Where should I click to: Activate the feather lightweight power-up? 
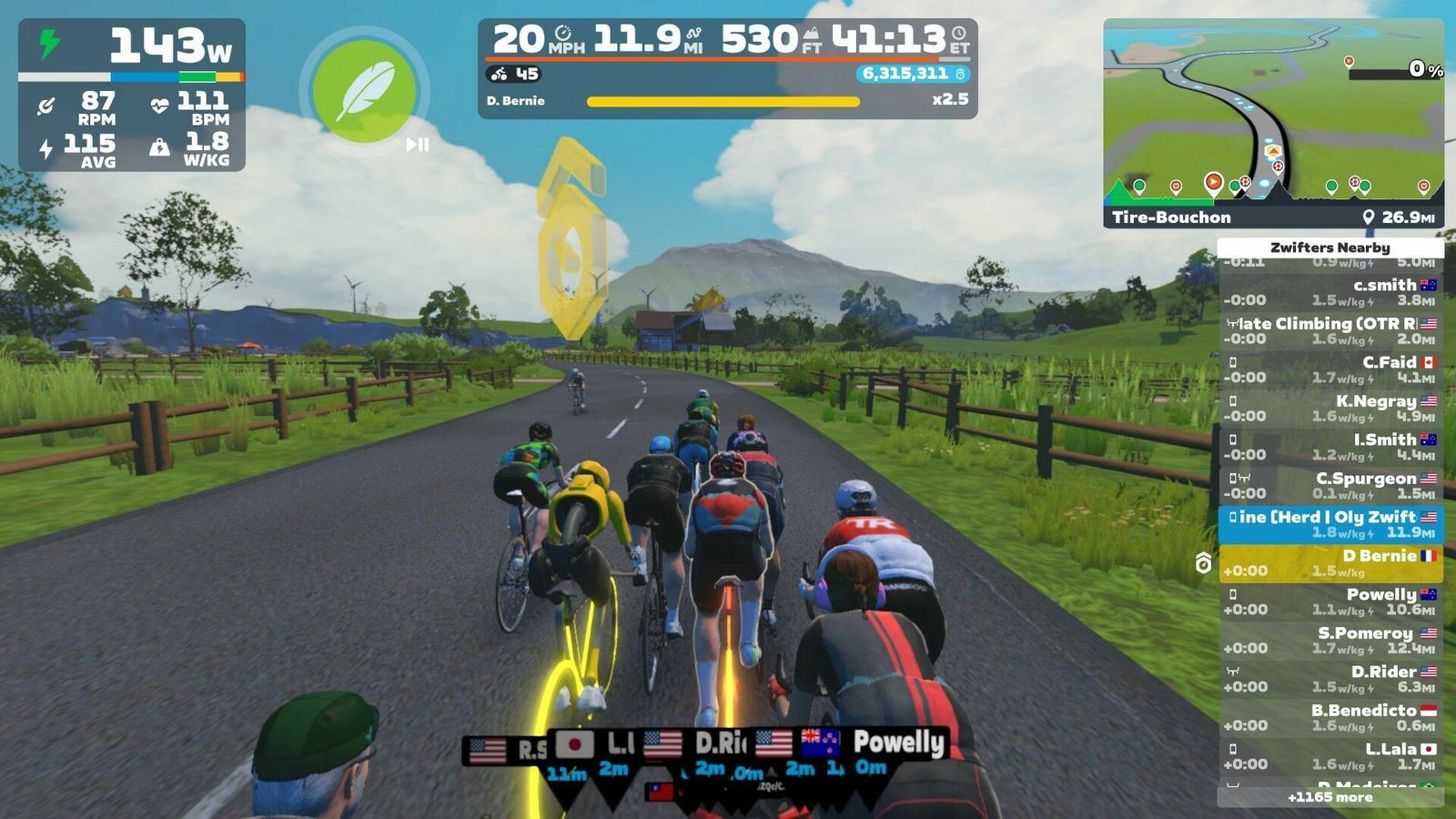tap(364, 91)
